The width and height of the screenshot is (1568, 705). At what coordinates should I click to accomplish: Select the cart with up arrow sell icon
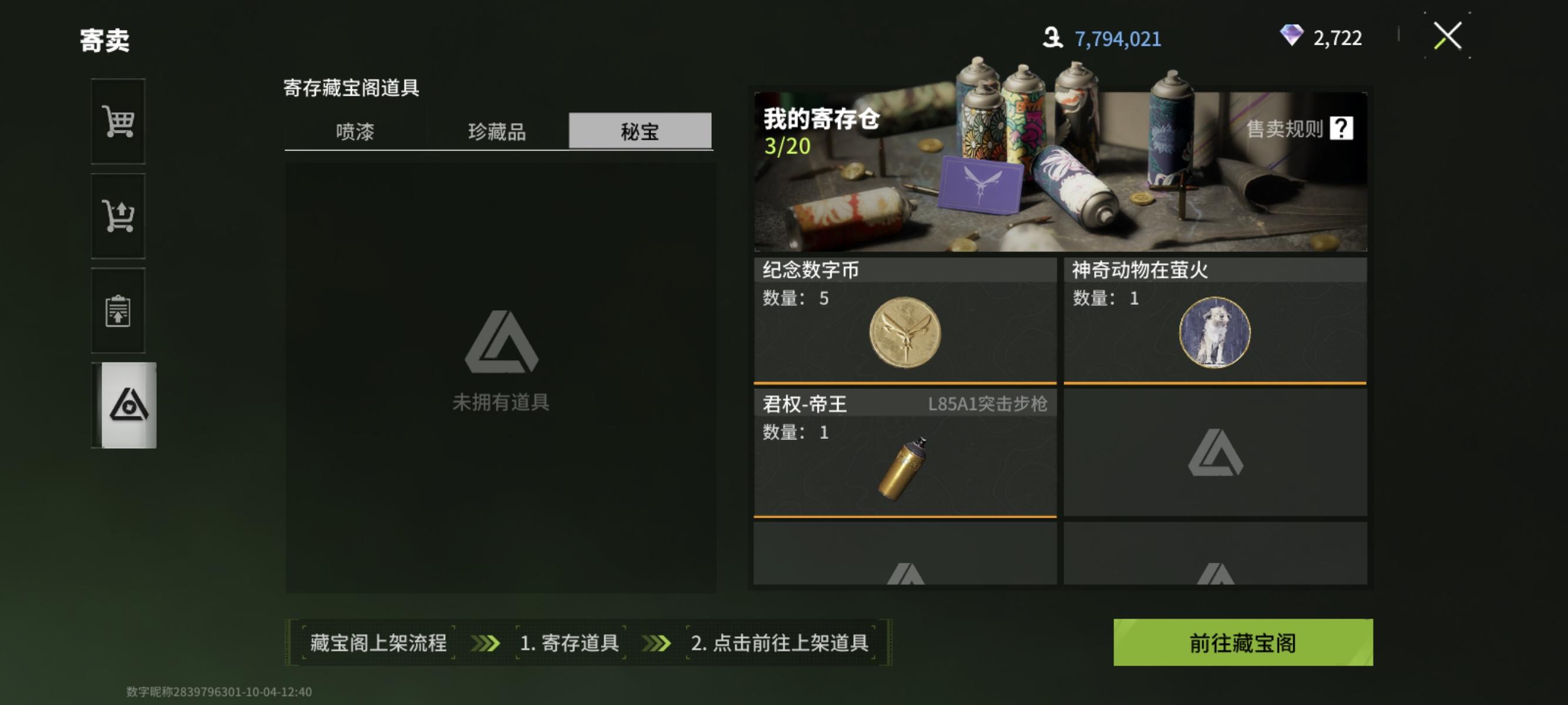pos(119,216)
